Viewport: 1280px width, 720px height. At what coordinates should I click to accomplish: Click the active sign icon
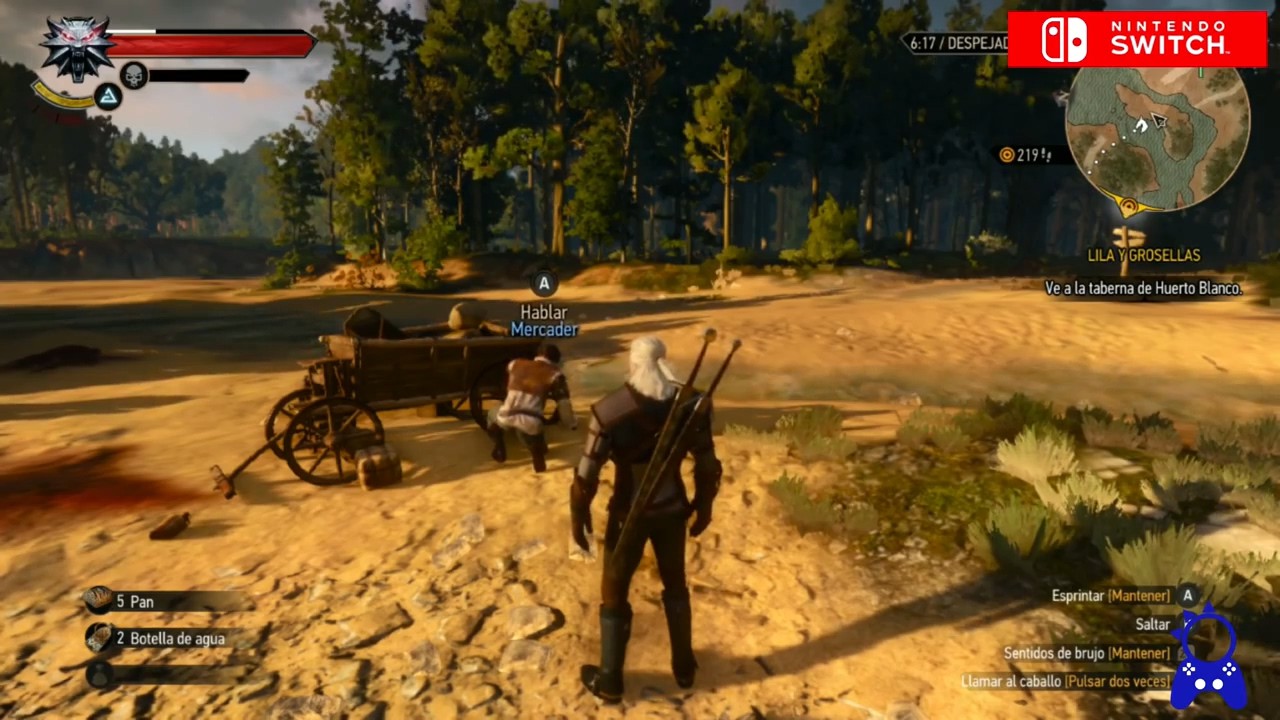pyautogui.click(x=107, y=96)
